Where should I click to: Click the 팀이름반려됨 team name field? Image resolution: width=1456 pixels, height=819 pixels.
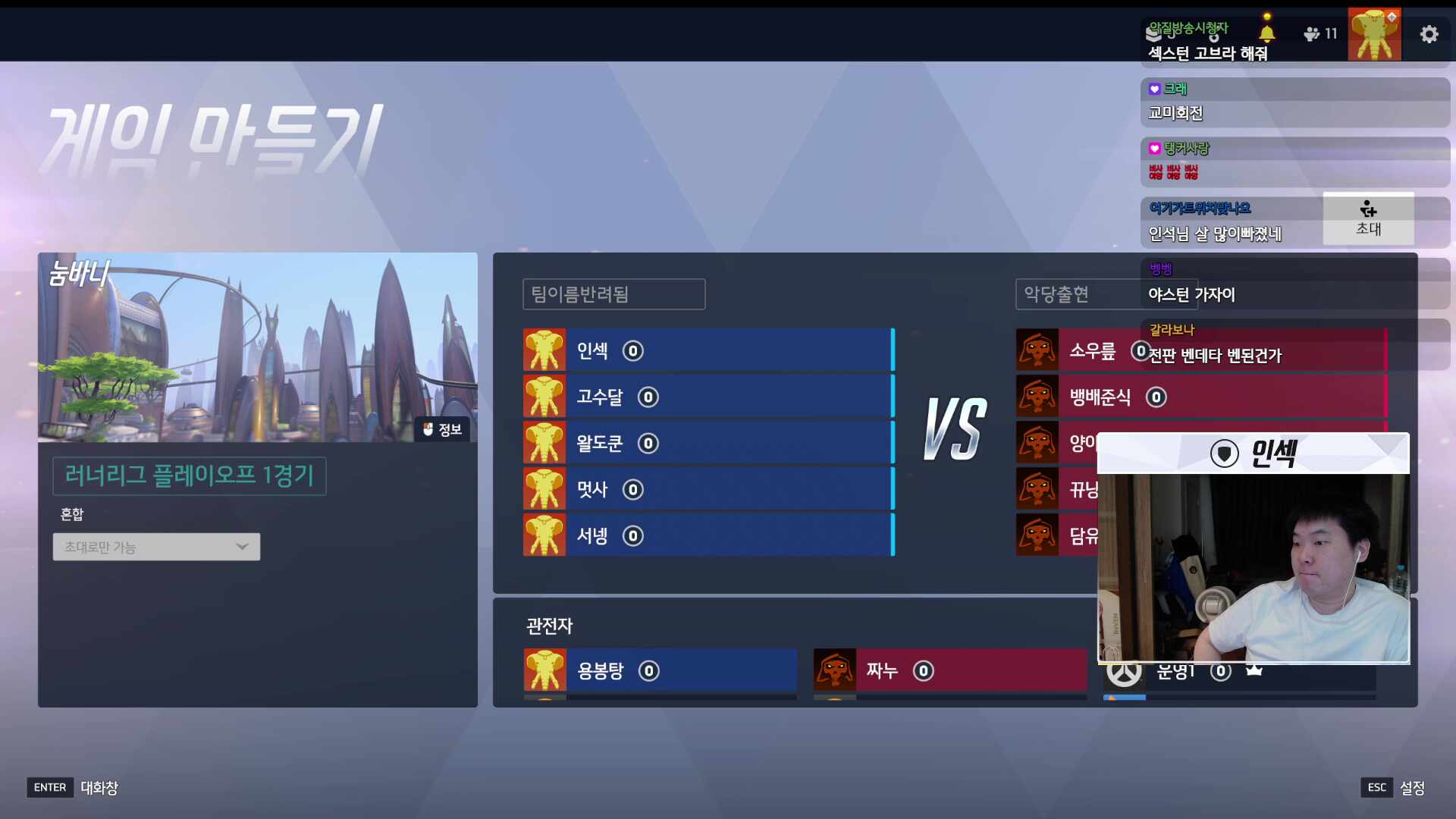tap(613, 294)
